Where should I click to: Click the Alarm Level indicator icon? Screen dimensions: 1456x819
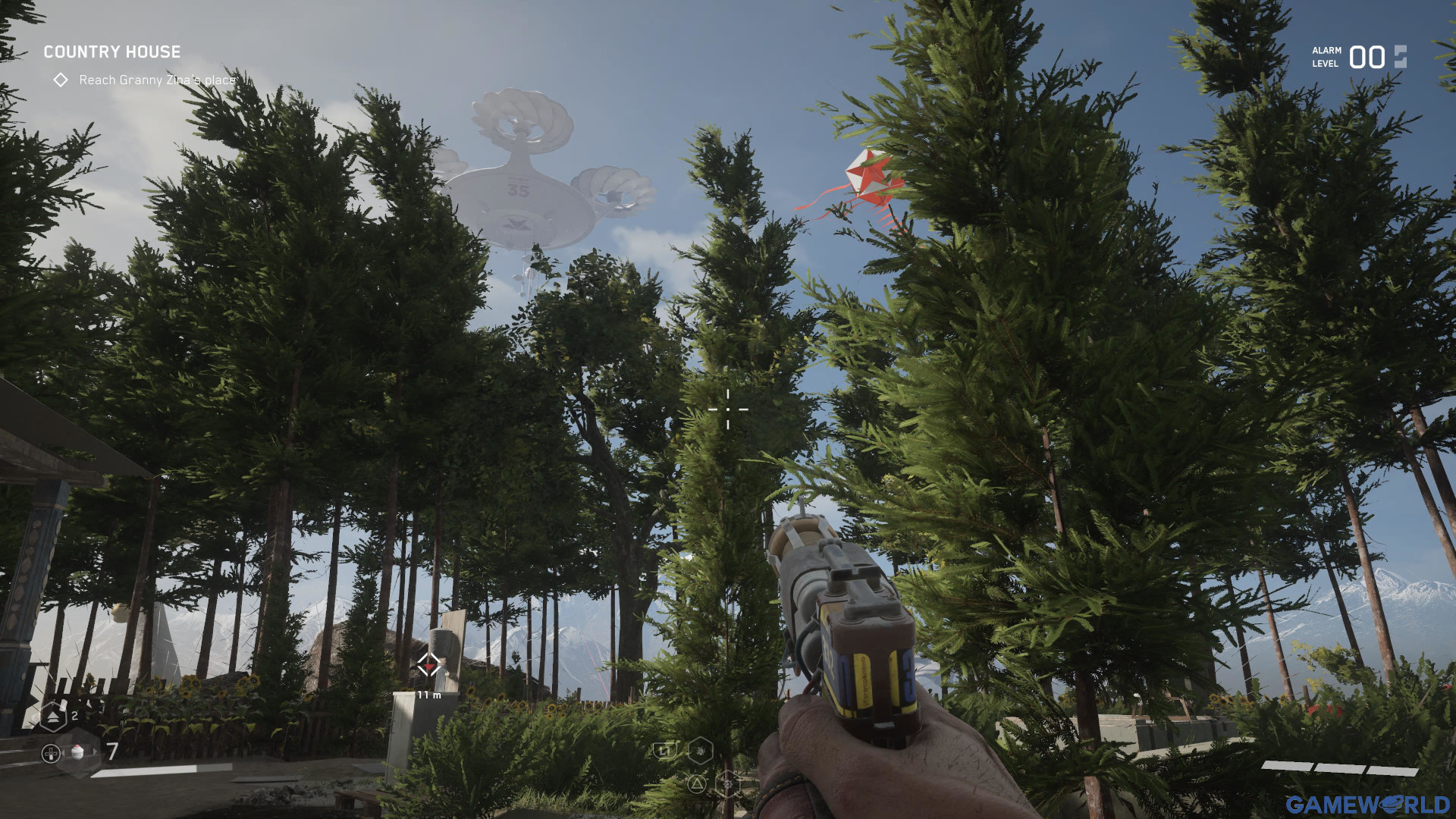1400,57
